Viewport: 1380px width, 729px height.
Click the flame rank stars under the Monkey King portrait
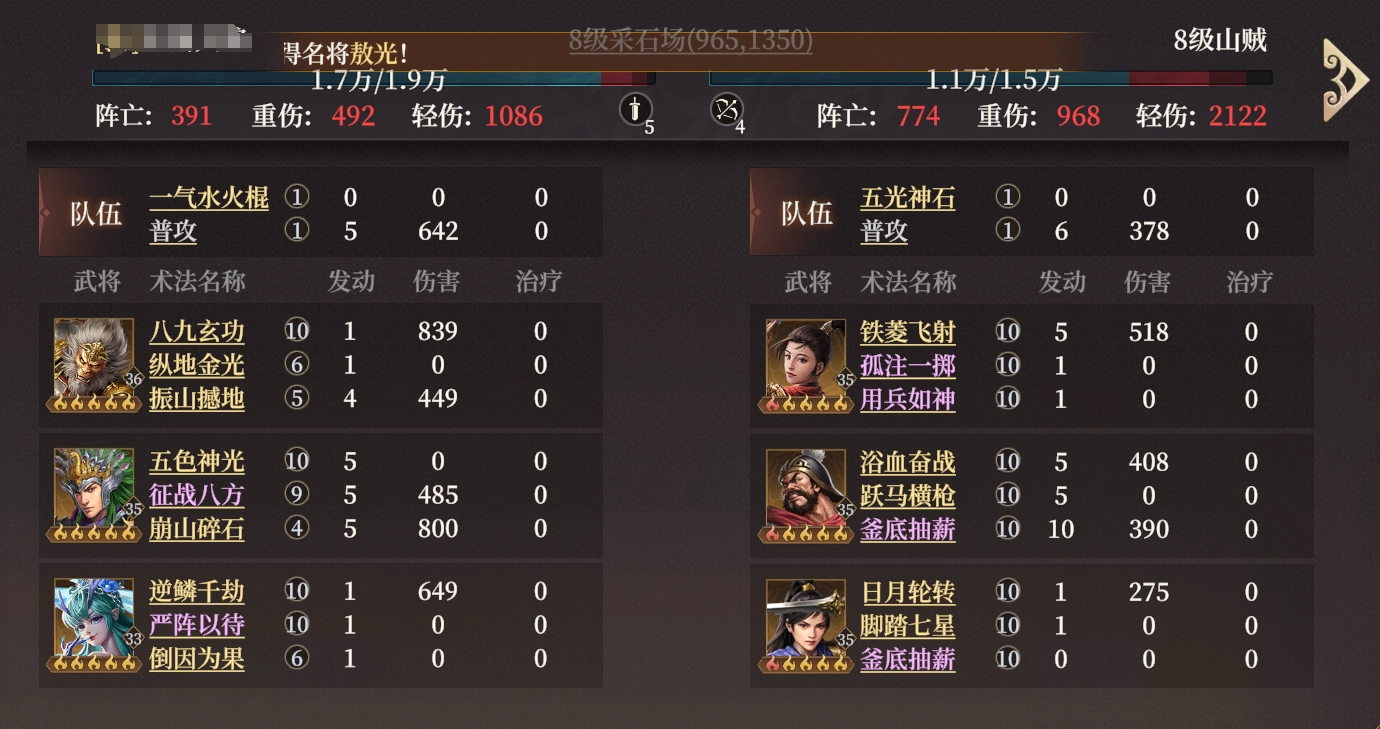(x=94, y=405)
